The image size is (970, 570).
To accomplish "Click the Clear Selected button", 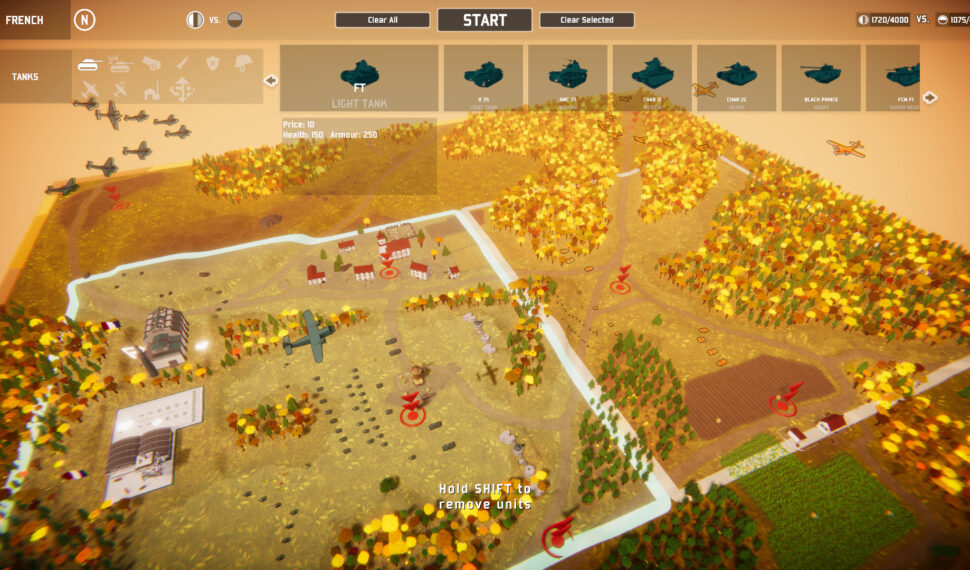I will [586, 20].
